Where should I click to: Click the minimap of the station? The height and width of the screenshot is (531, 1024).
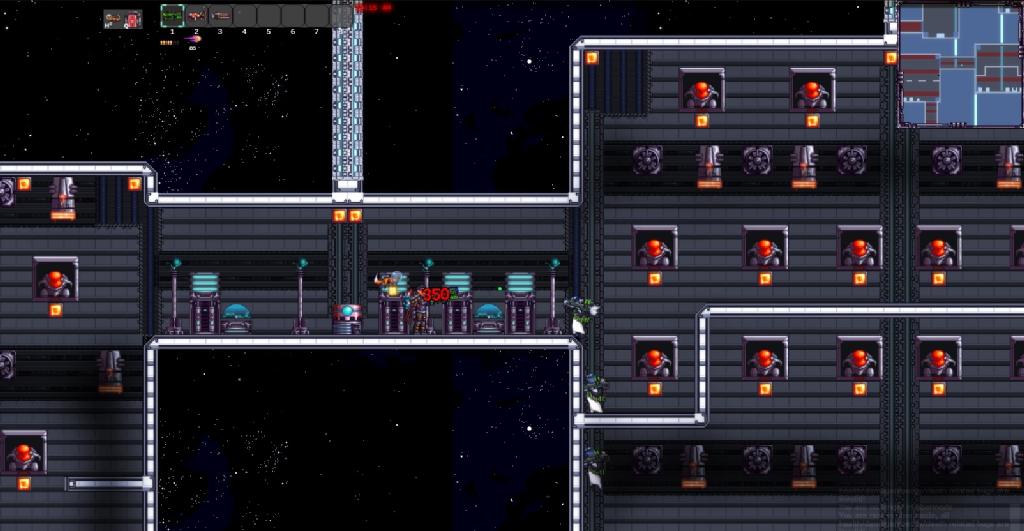click(x=958, y=63)
